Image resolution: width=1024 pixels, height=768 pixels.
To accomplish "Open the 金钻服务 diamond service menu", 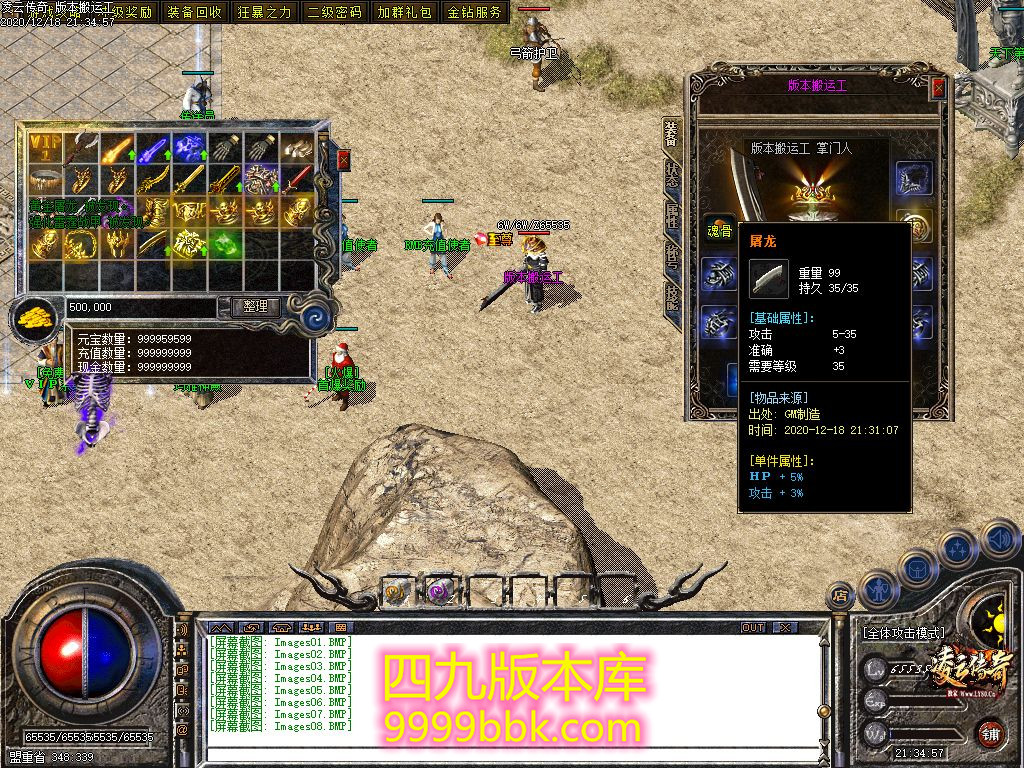I will click(475, 12).
